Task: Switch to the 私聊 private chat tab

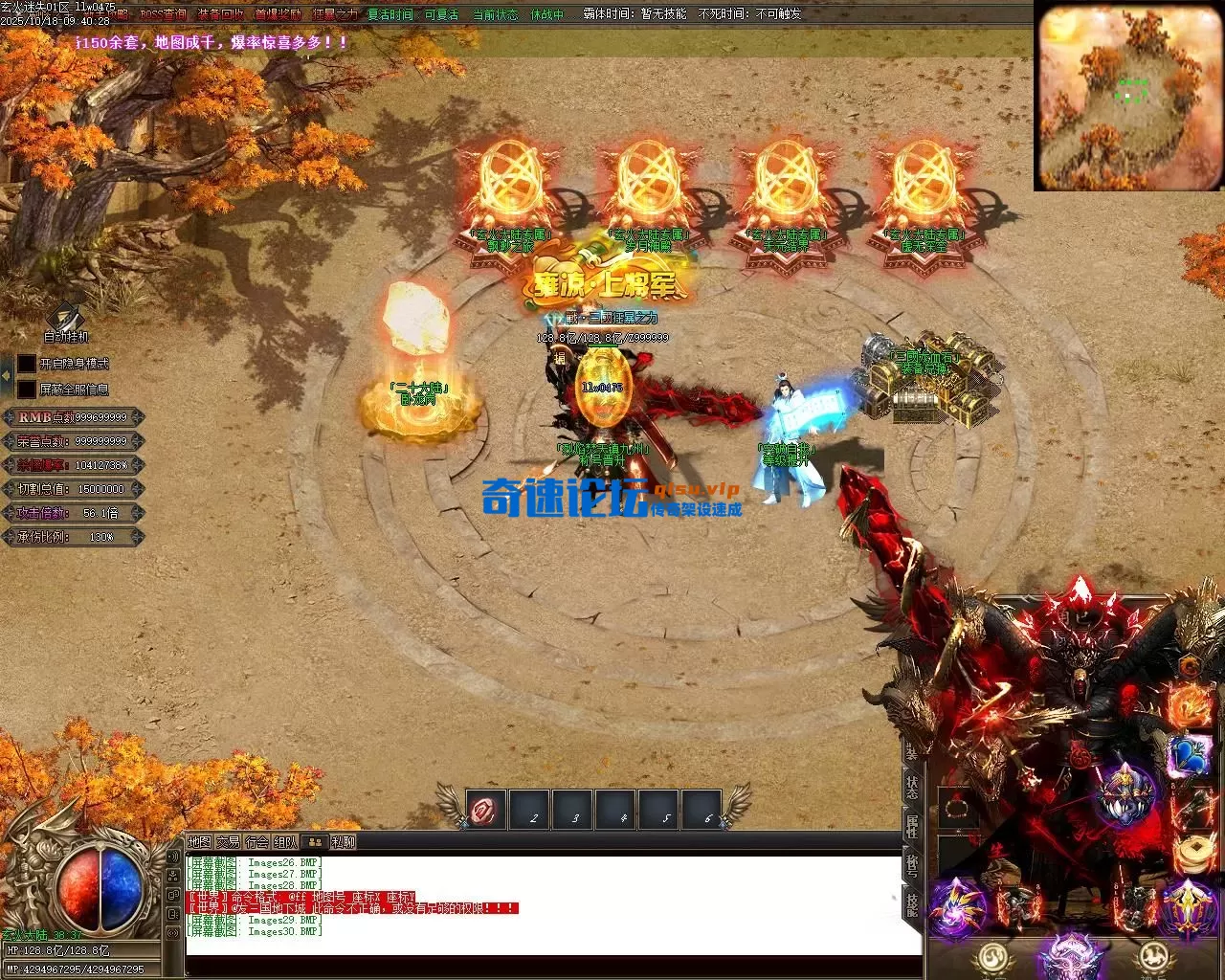Action: coord(343,842)
